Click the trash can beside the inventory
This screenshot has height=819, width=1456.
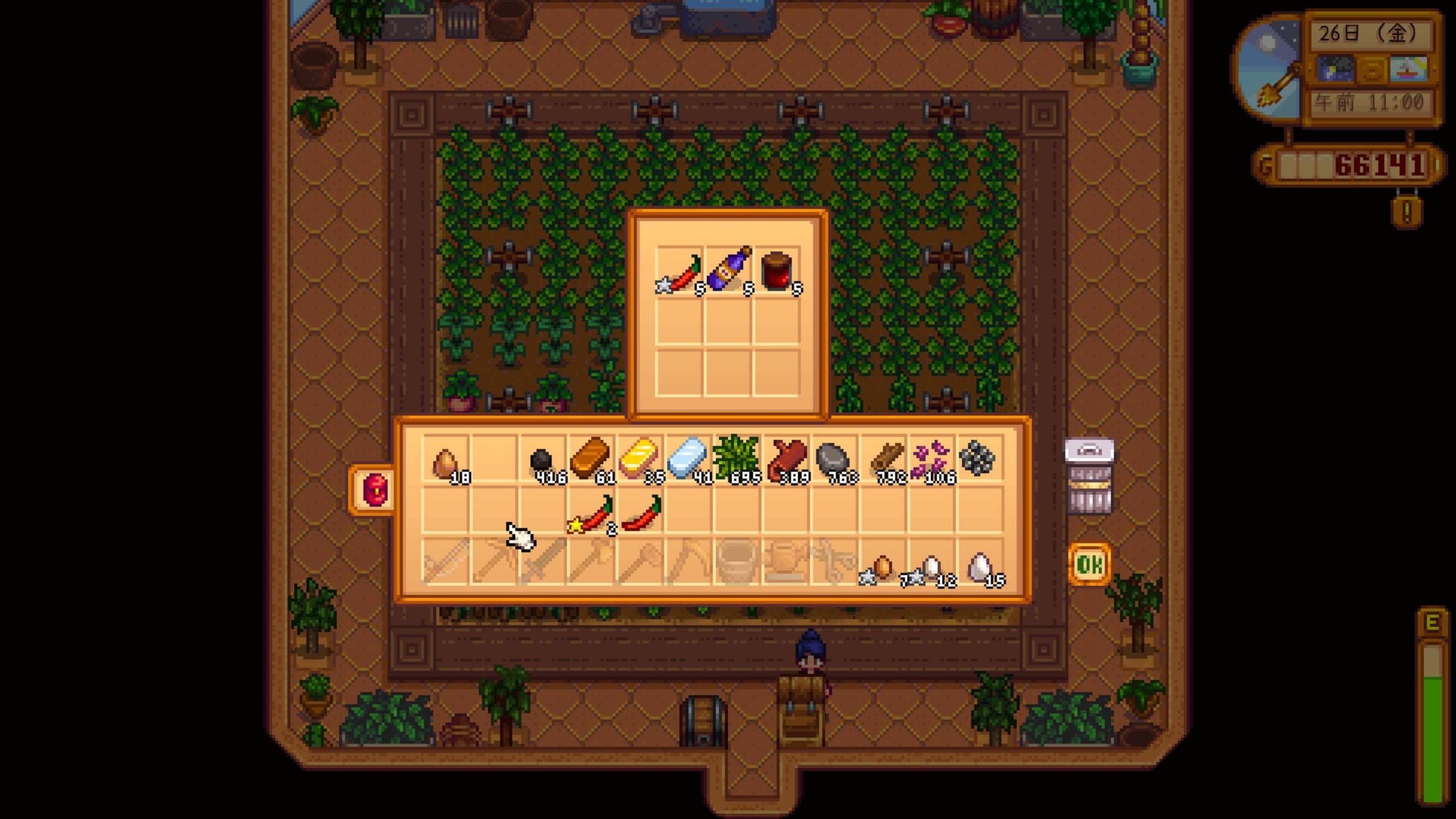pos(1089,477)
